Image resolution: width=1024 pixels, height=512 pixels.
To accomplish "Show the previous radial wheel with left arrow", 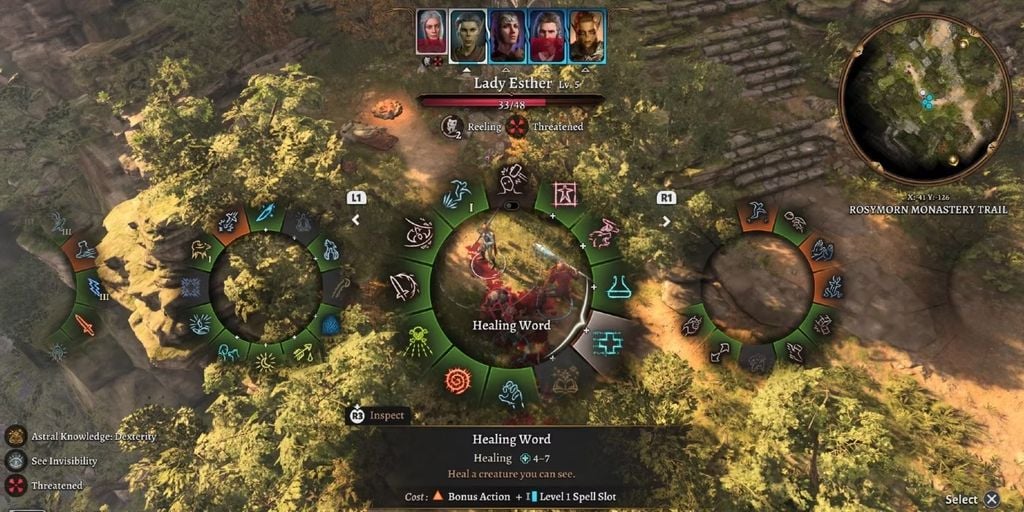I will 355,219.
